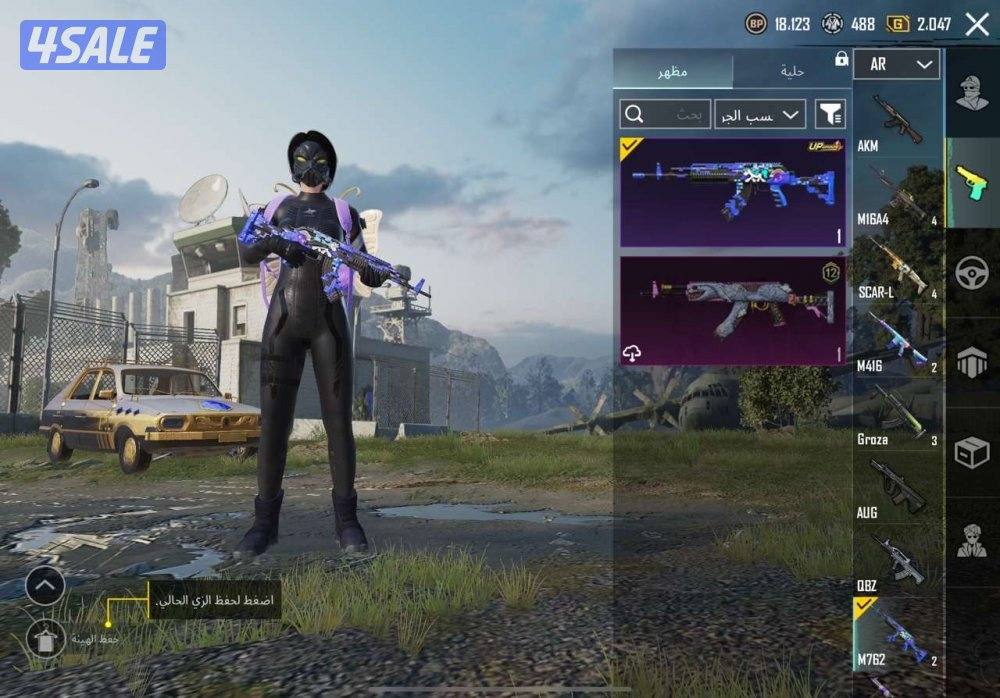Switch to the مظهر tab
The image size is (1000, 698).
coord(672,72)
